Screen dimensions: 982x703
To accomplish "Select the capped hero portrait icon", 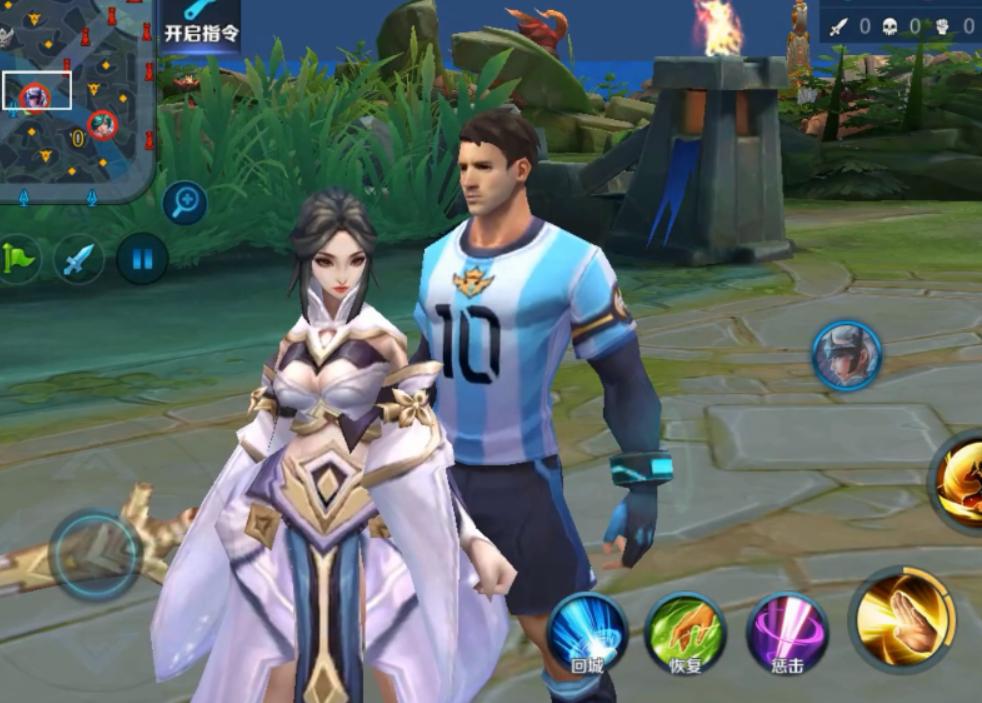I will (x=846, y=355).
